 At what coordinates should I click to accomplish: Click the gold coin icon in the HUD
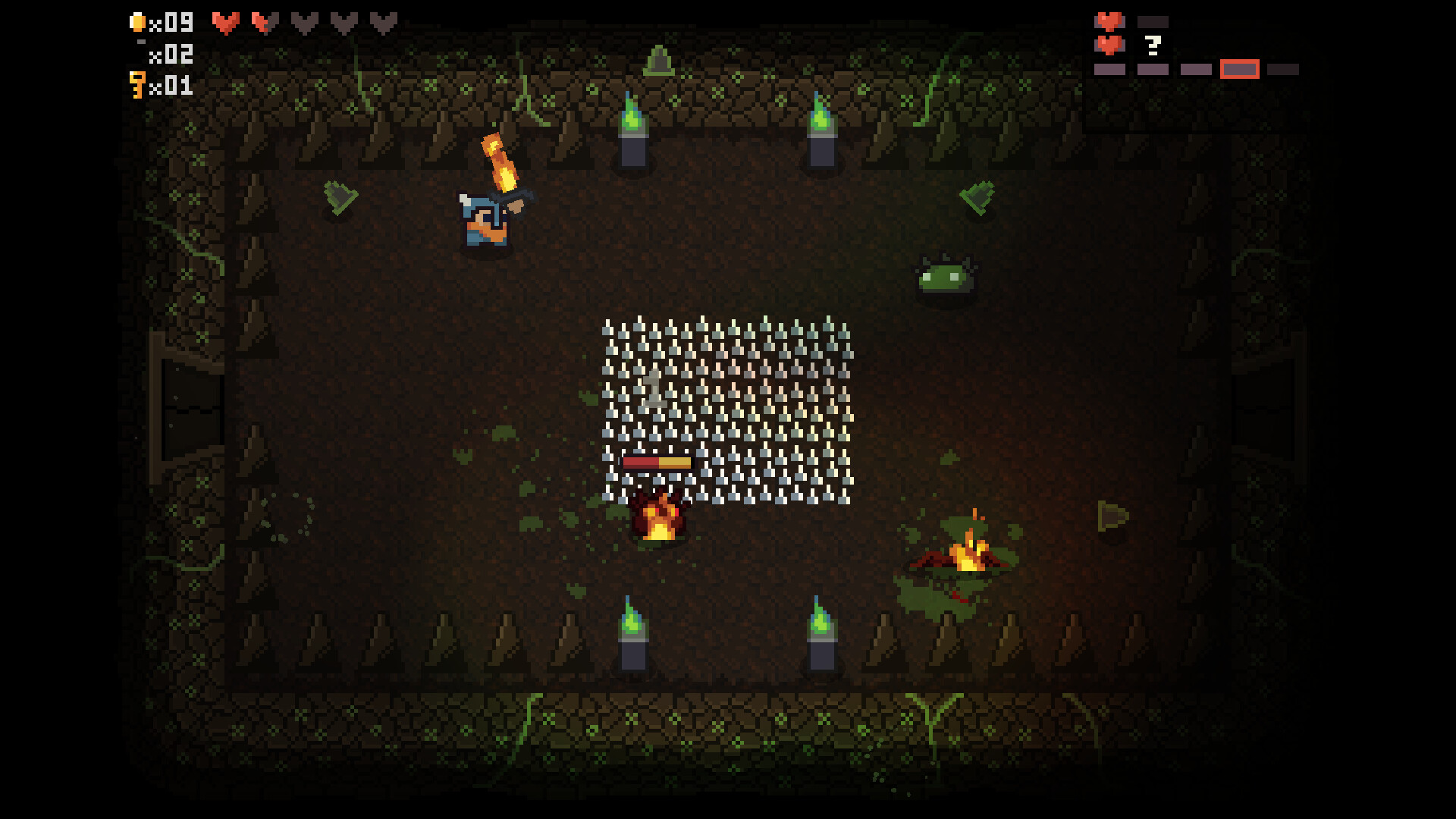(x=138, y=22)
